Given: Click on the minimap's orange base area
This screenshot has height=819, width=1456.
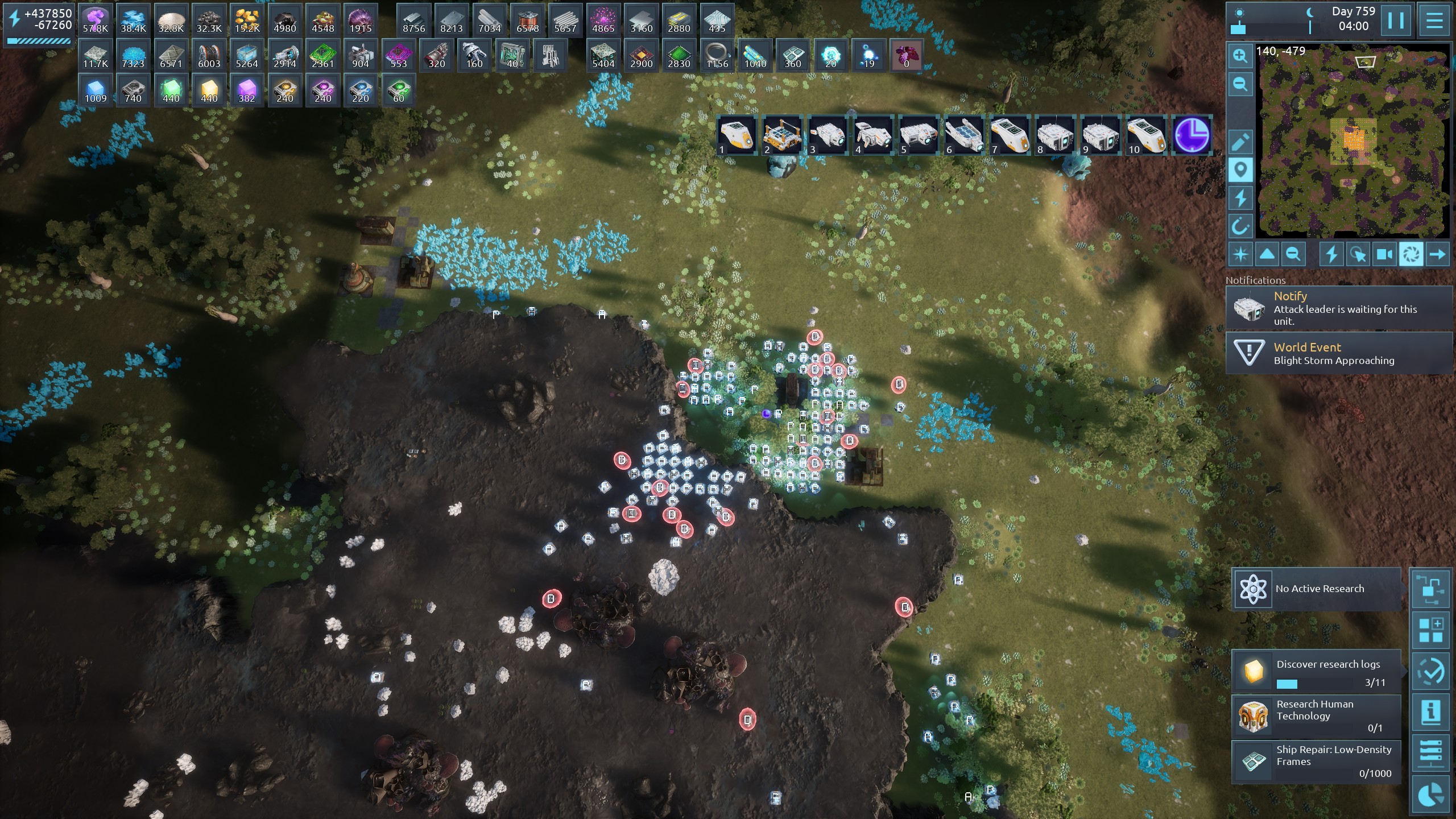Looking at the screenshot, I should pos(1354,139).
